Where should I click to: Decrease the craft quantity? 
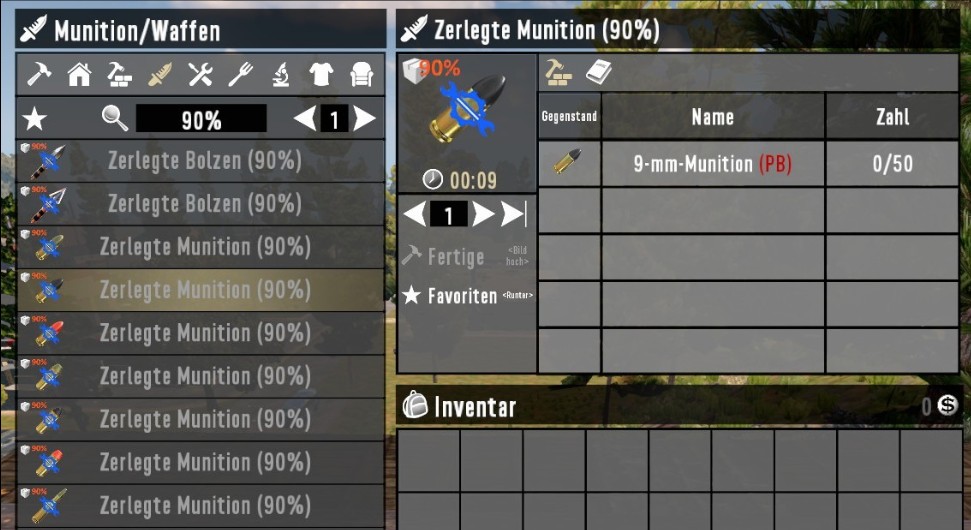coord(414,215)
